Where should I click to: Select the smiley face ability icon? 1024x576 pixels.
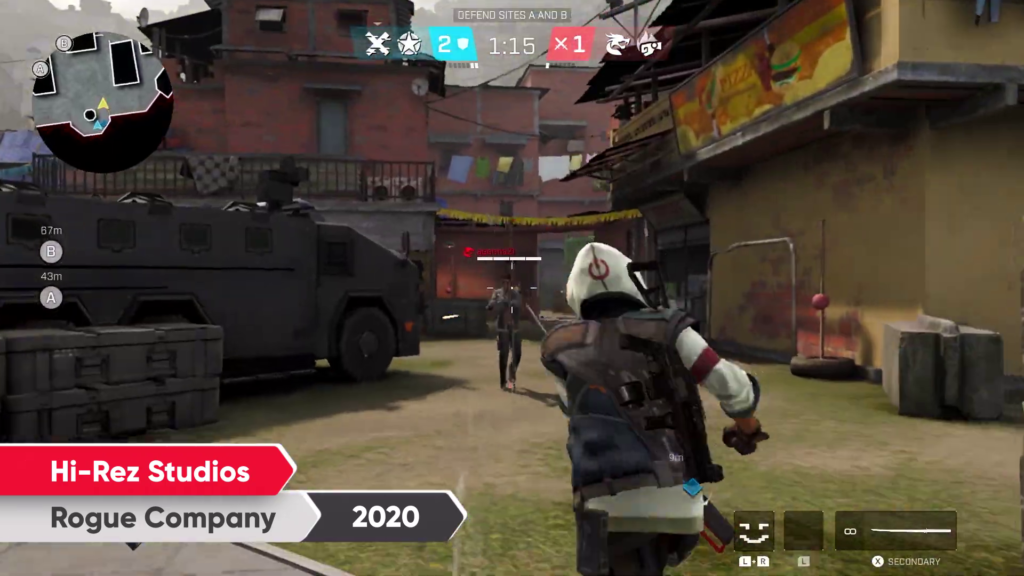[x=754, y=531]
